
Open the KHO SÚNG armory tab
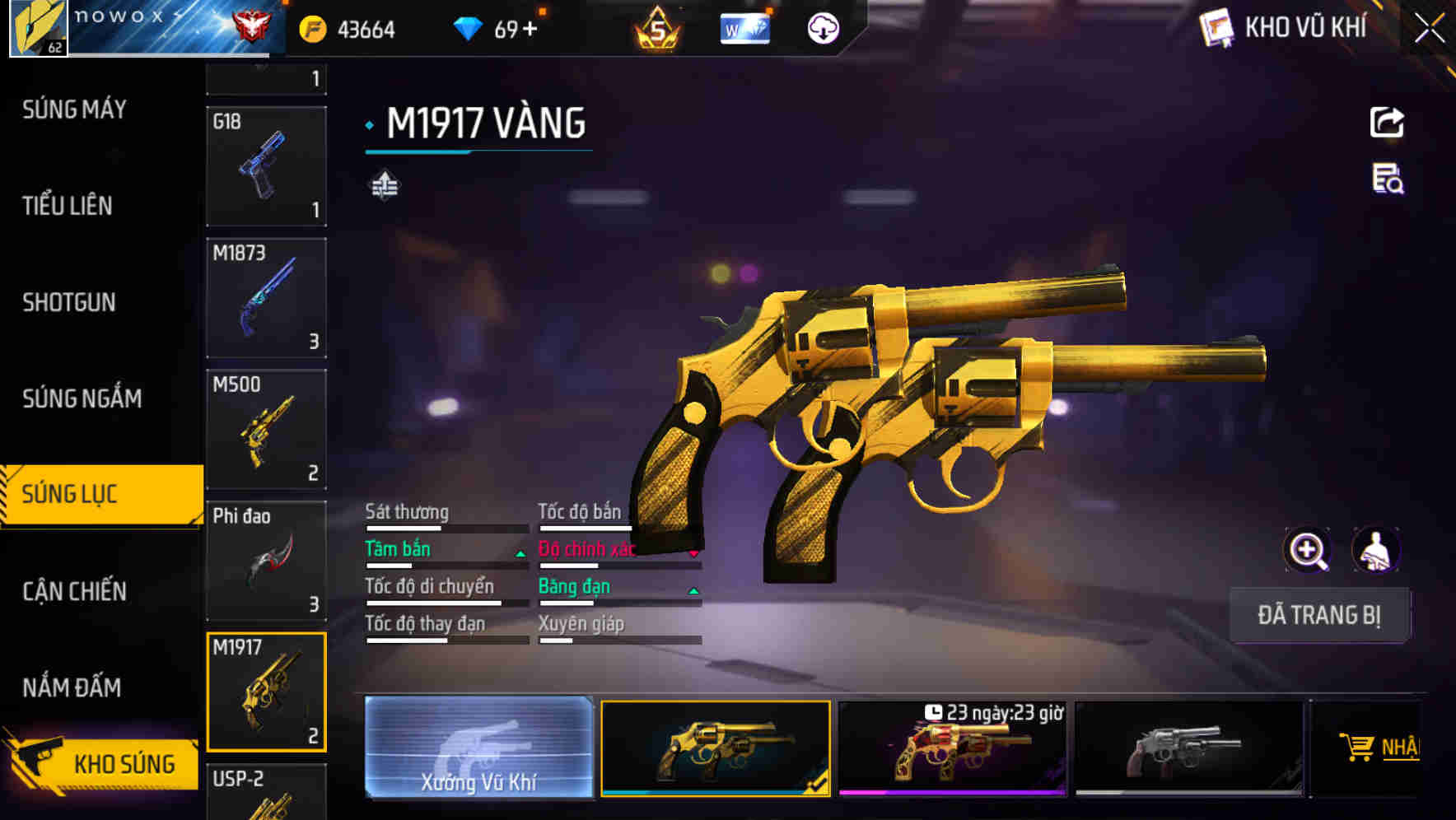(103, 763)
